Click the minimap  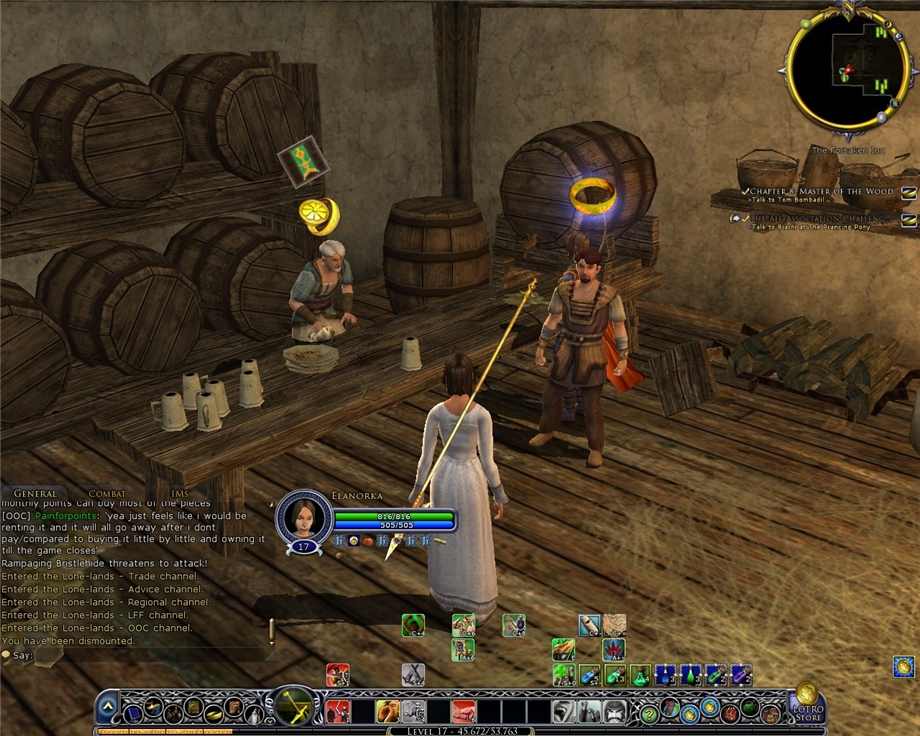point(846,69)
